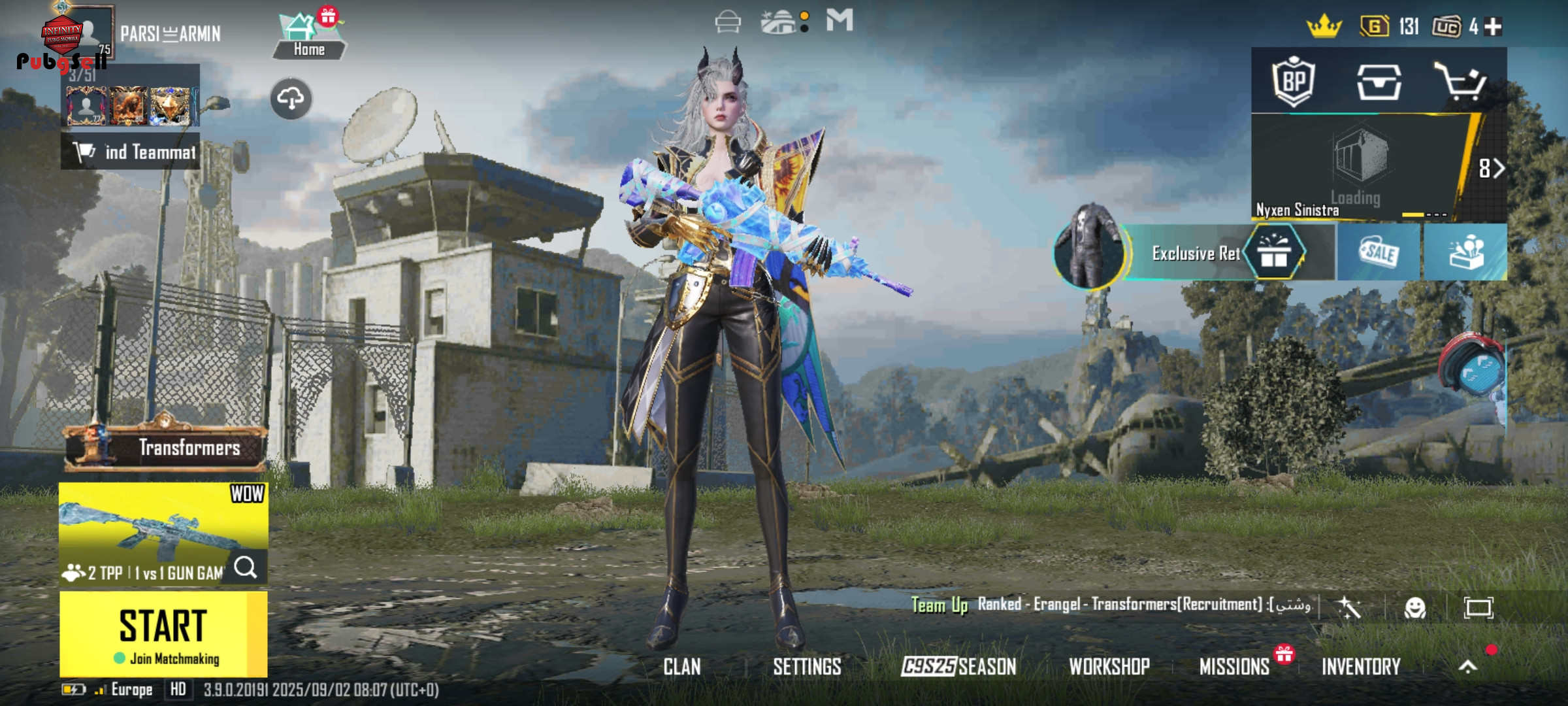Screen dimensions: 1568x706
Task: Open the emote smiley icon
Action: [x=1414, y=608]
